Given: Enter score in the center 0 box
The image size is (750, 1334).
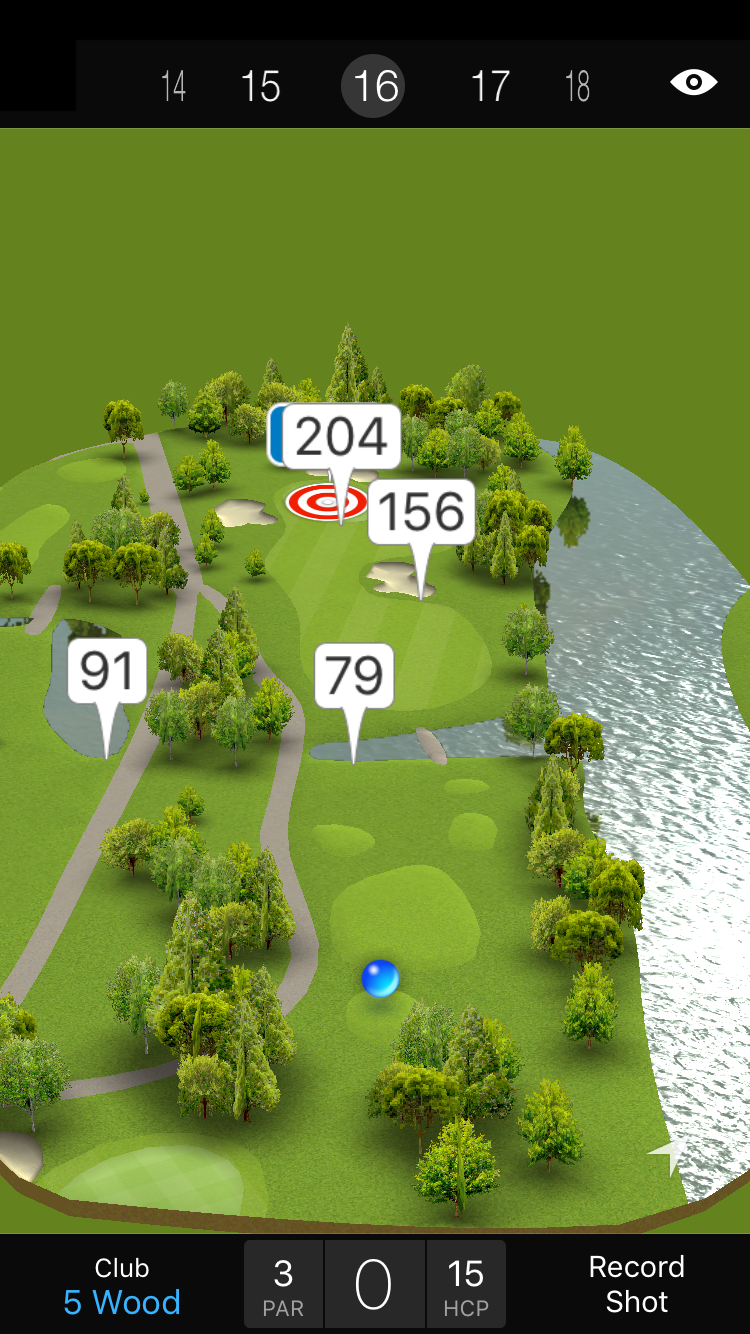Looking at the screenshot, I should click(x=374, y=1285).
